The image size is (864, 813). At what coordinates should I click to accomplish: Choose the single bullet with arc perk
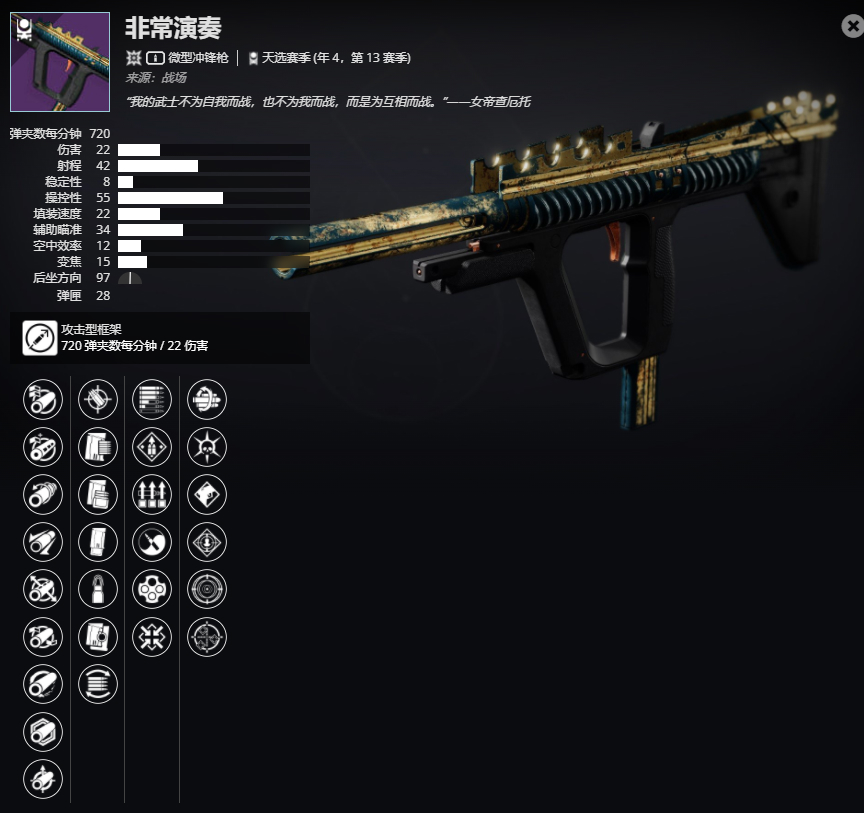click(x=98, y=589)
